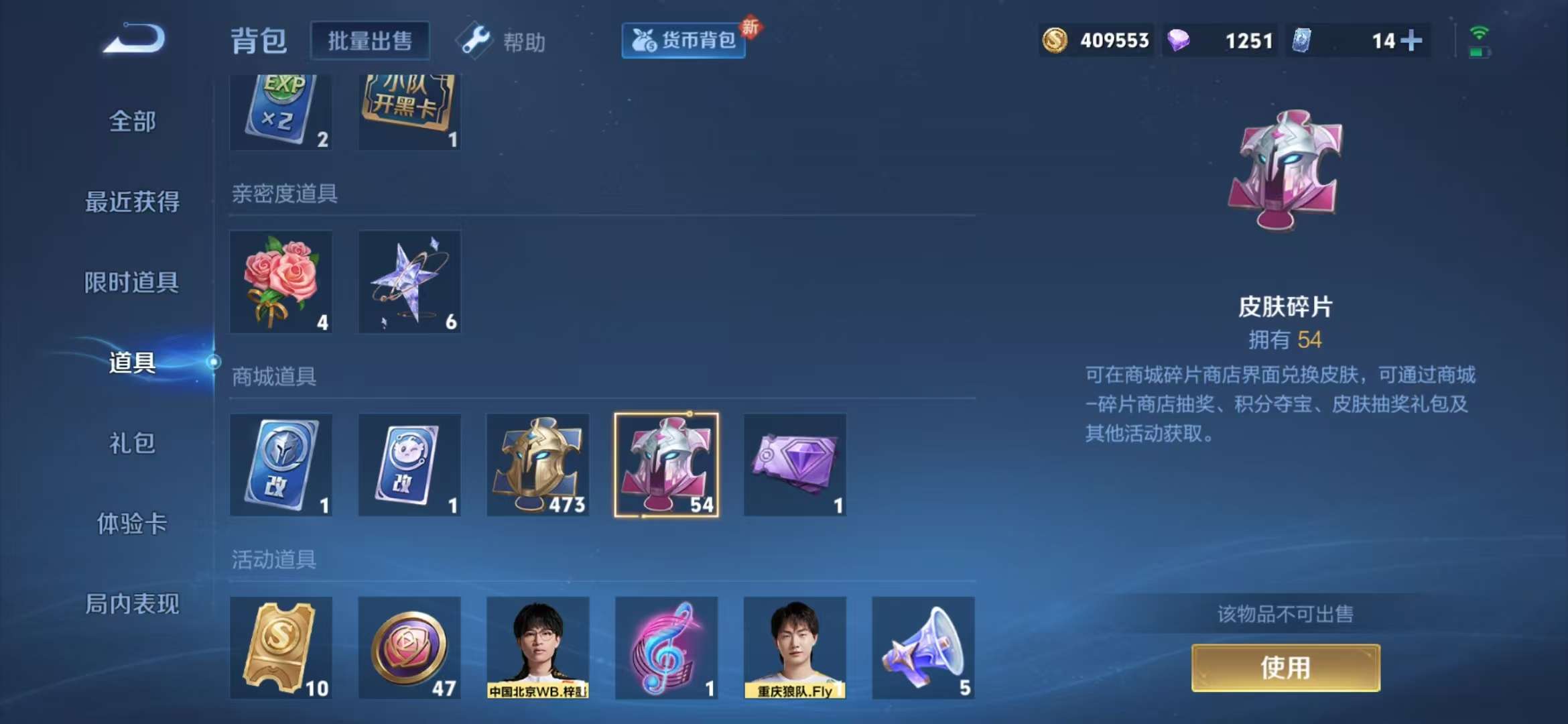Select the silver 改 rename card
This screenshot has width=1568, height=724.
tap(409, 465)
